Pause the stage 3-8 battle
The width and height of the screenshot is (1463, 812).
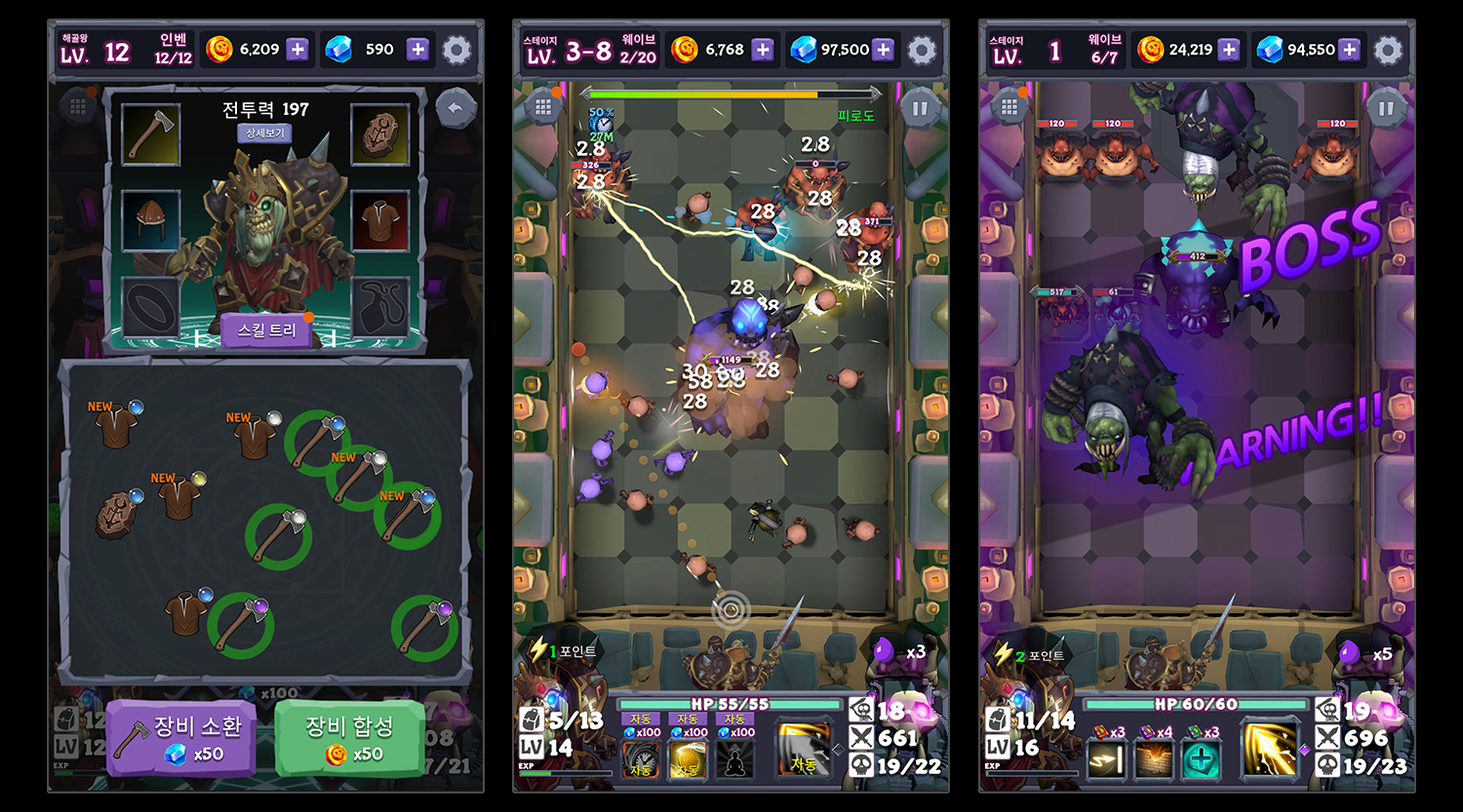(x=919, y=108)
